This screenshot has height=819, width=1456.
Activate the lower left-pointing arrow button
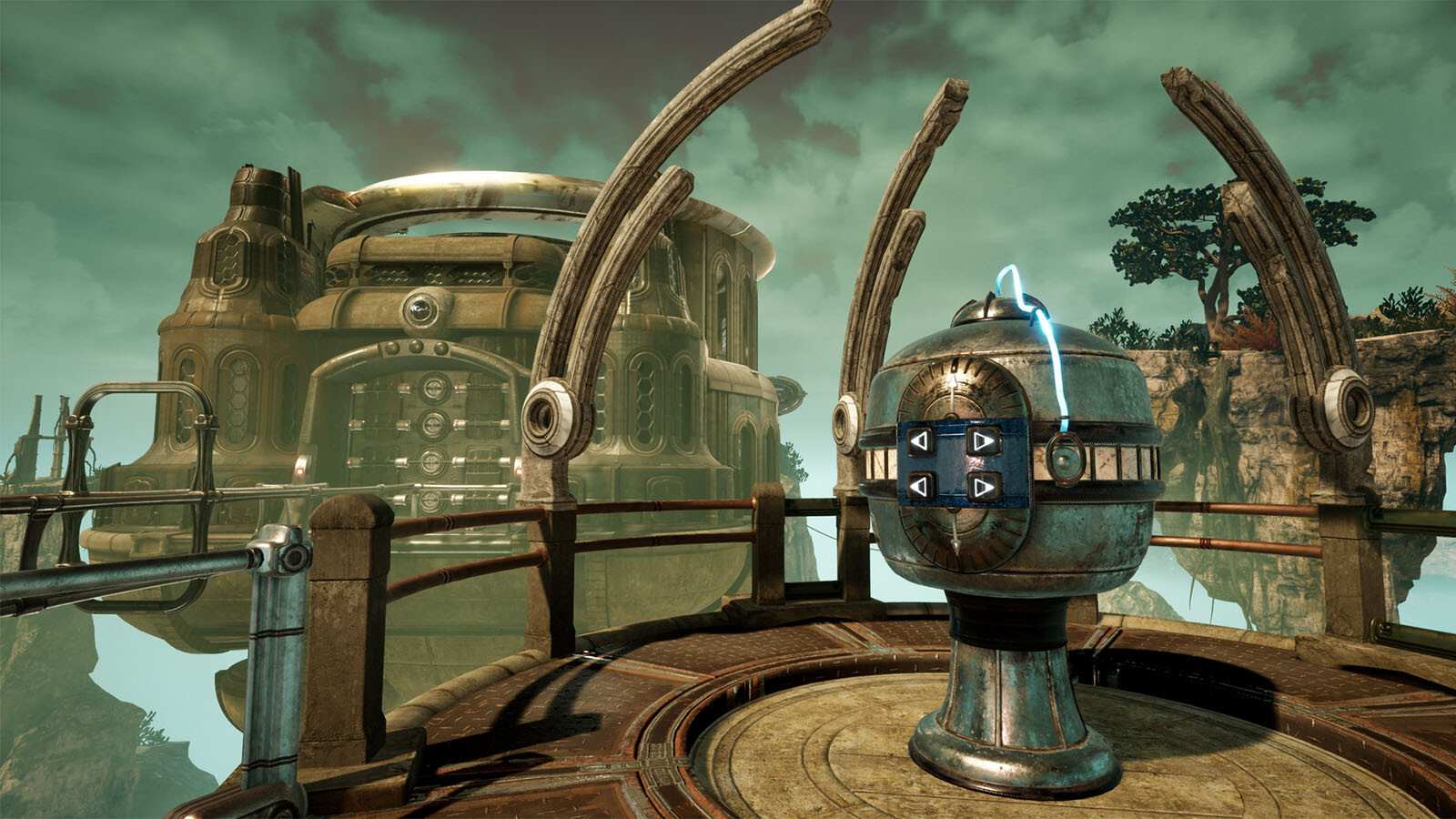[x=921, y=487]
